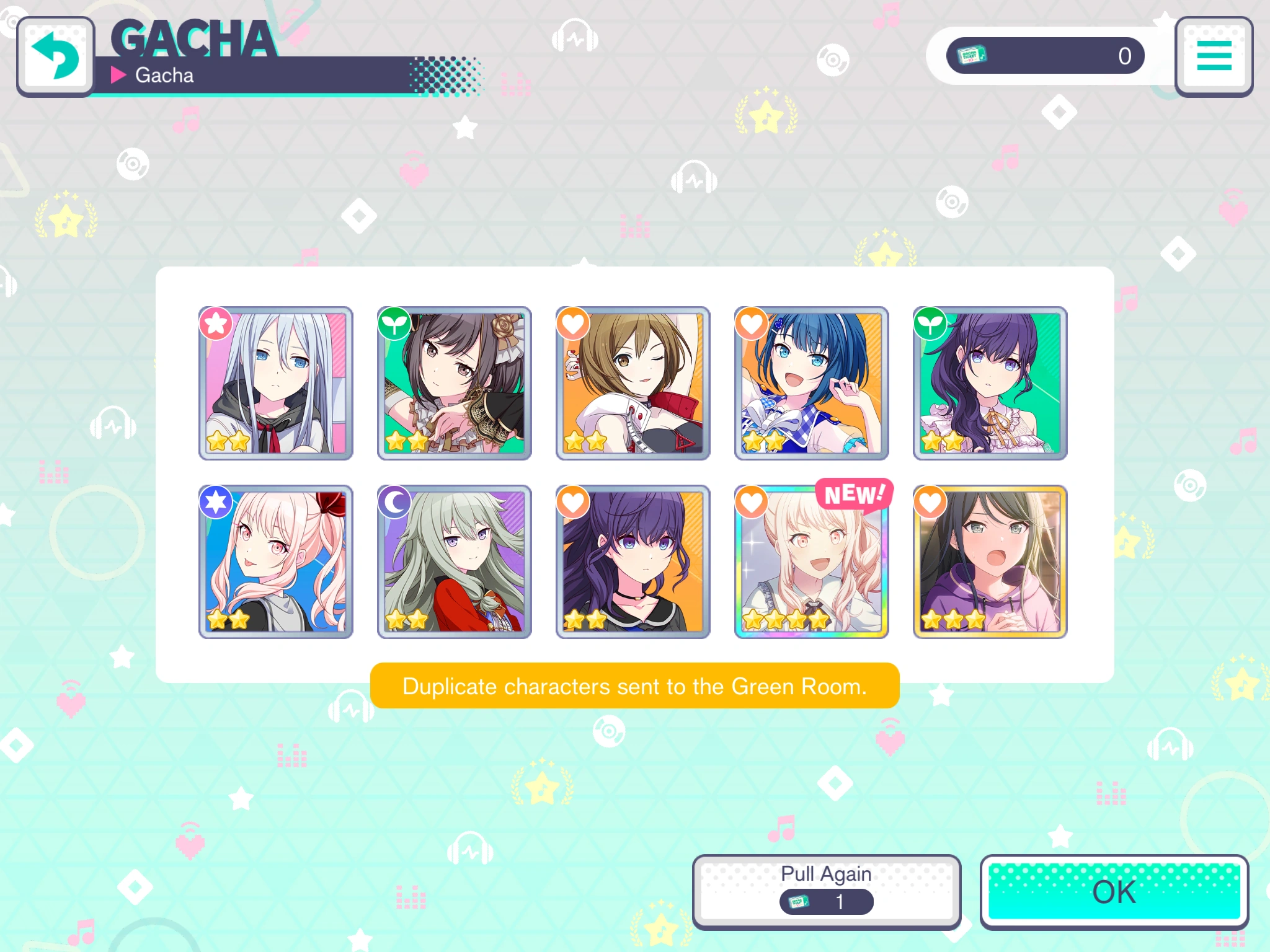Click the star attribute icon on the silver-haired card
Screen dimensions: 1270x952
[x=215, y=324]
